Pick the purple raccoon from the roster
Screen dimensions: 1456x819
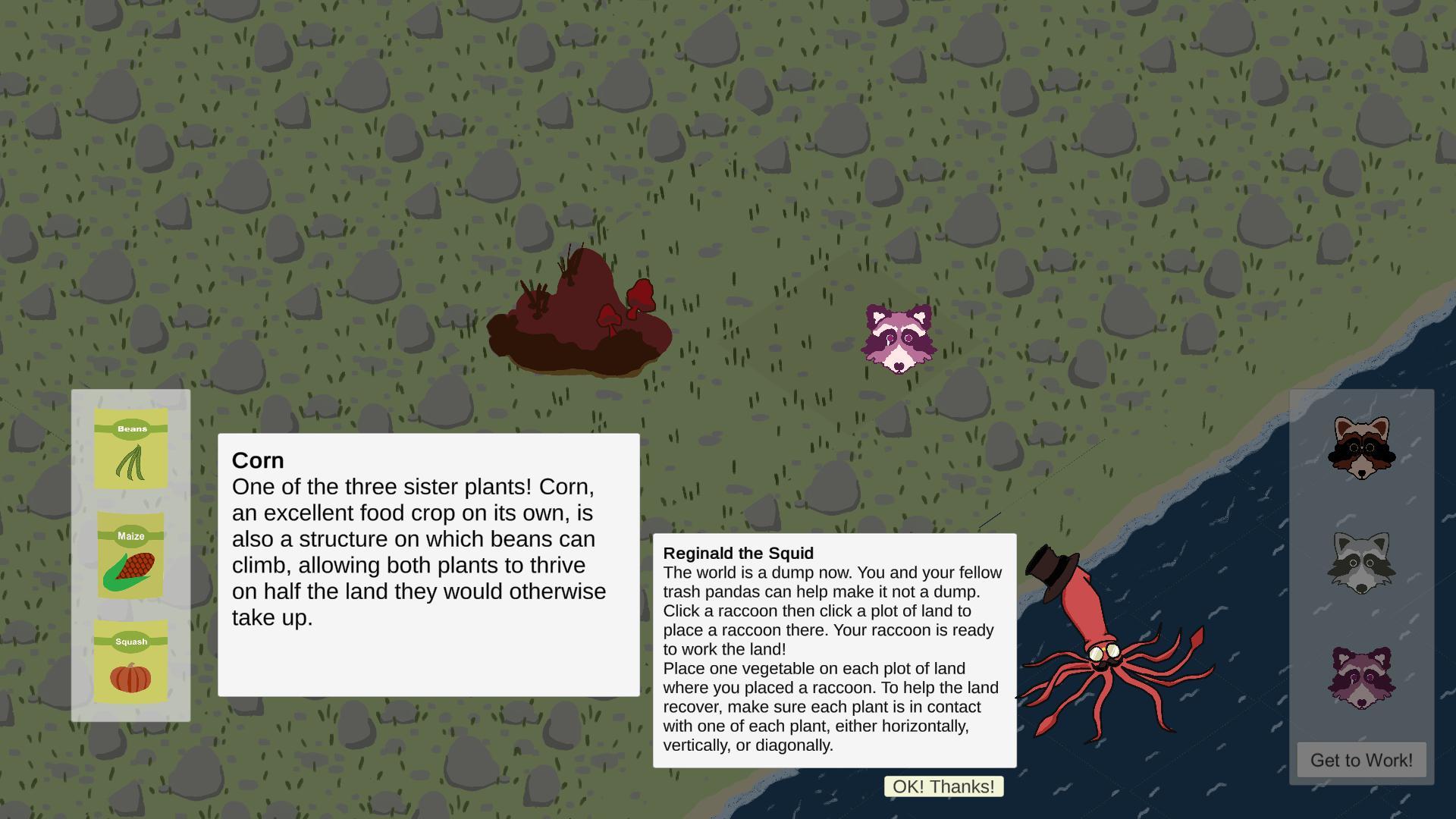(x=1360, y=673)
